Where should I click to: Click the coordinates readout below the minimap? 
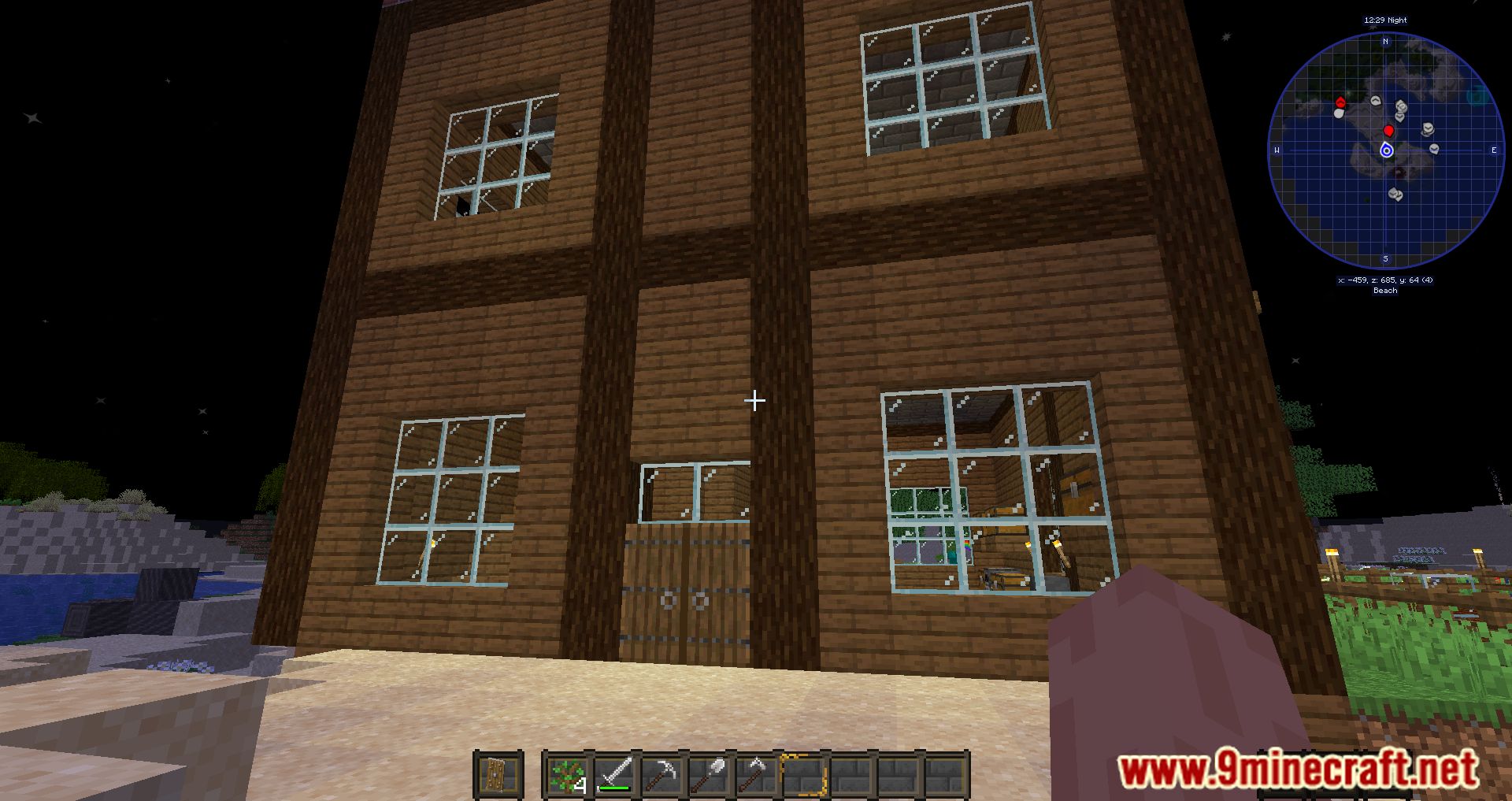pos(1386,280)
